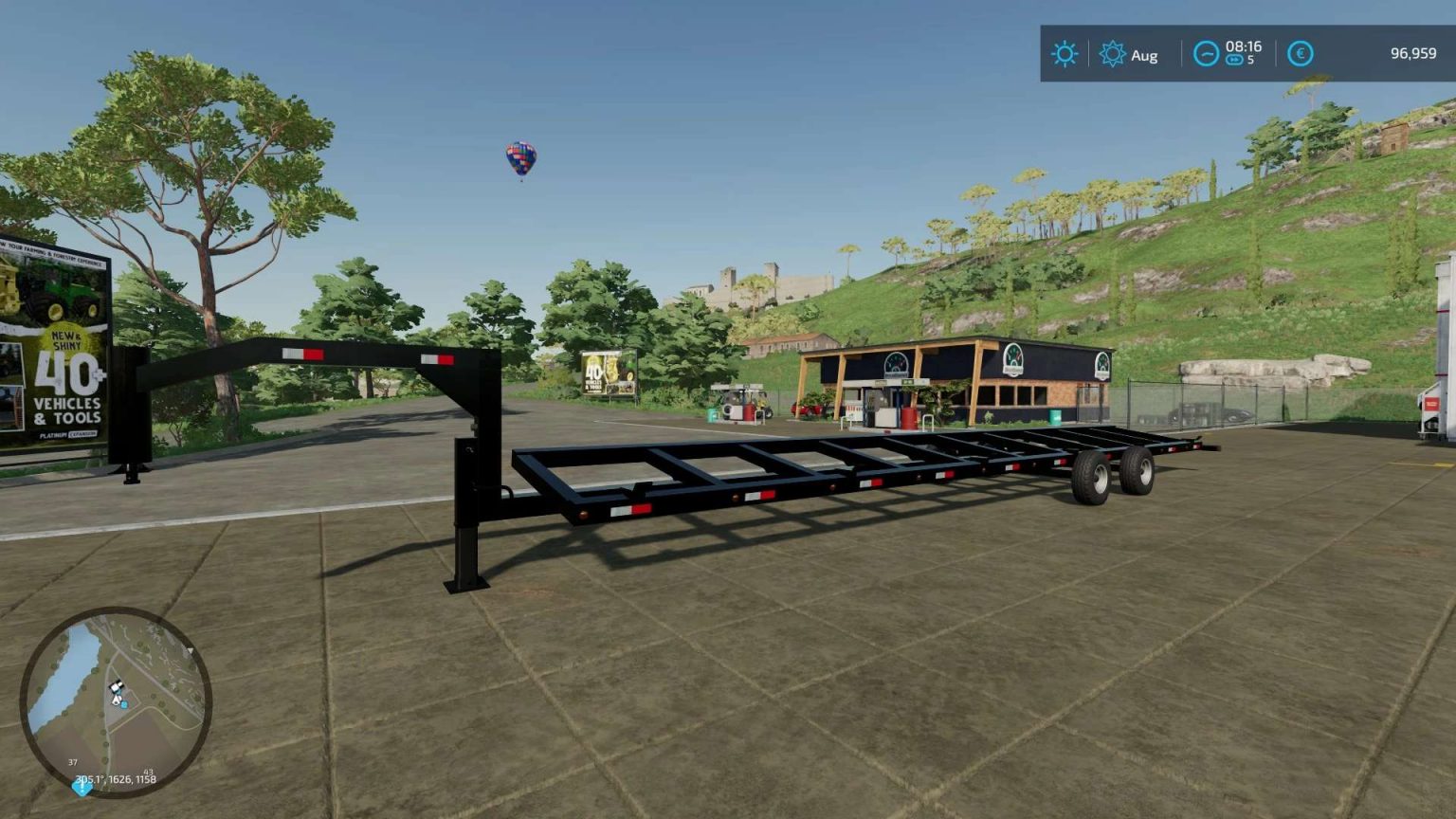The width and height of the screenshot is (1456, 819).
Task: Open the 08:16 time display
Action: coord(1244,45)
